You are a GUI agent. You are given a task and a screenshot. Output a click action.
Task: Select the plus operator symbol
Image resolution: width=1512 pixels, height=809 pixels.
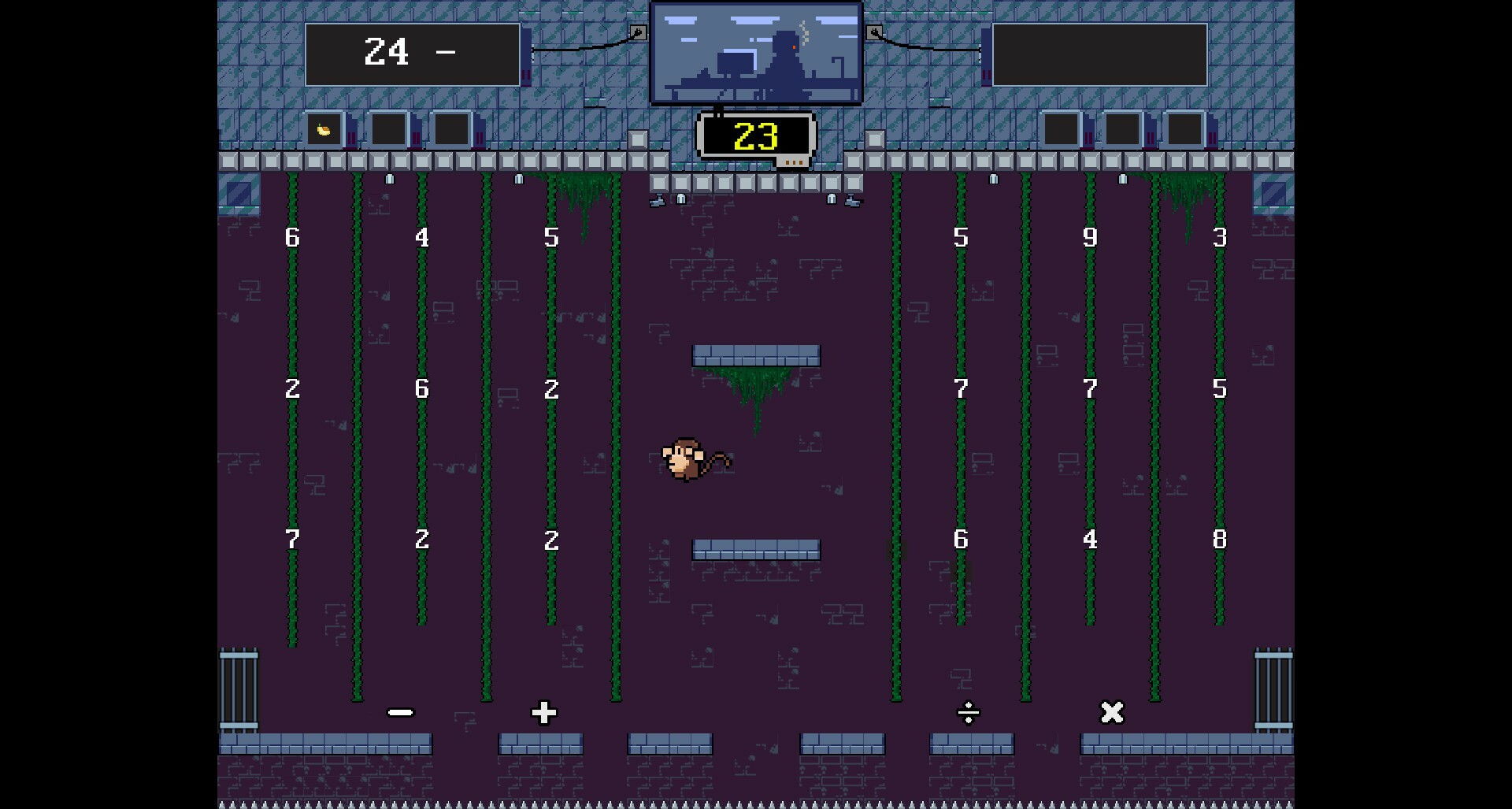point(542,713)
